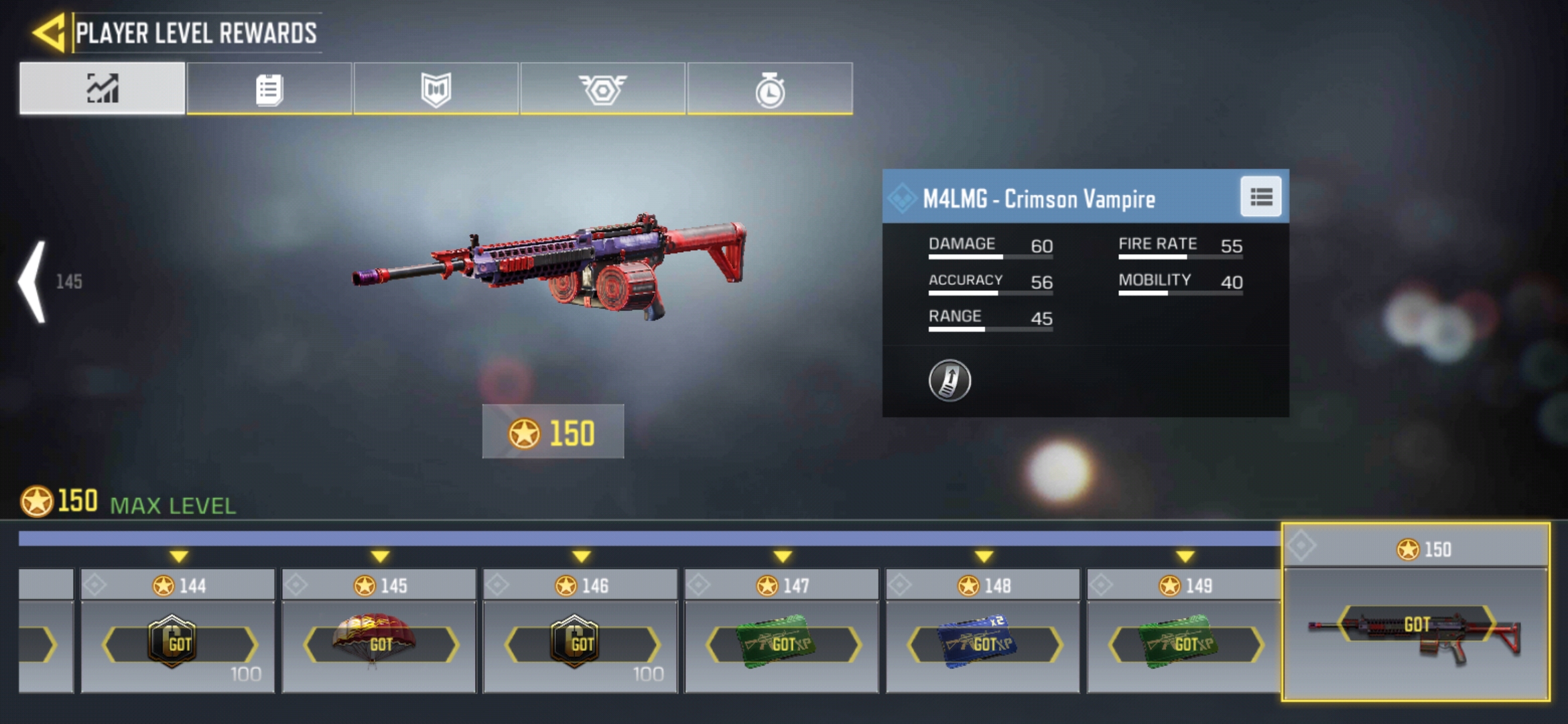Select the shield emblem tab
Image resolution: width=1568 pixels, height=724 pixels.
pyautogui.click(x=436, y=88)
